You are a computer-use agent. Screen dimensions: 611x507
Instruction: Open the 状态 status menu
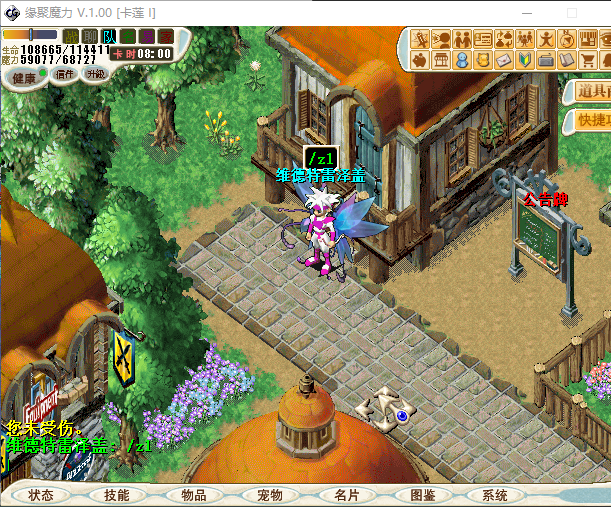41,495
